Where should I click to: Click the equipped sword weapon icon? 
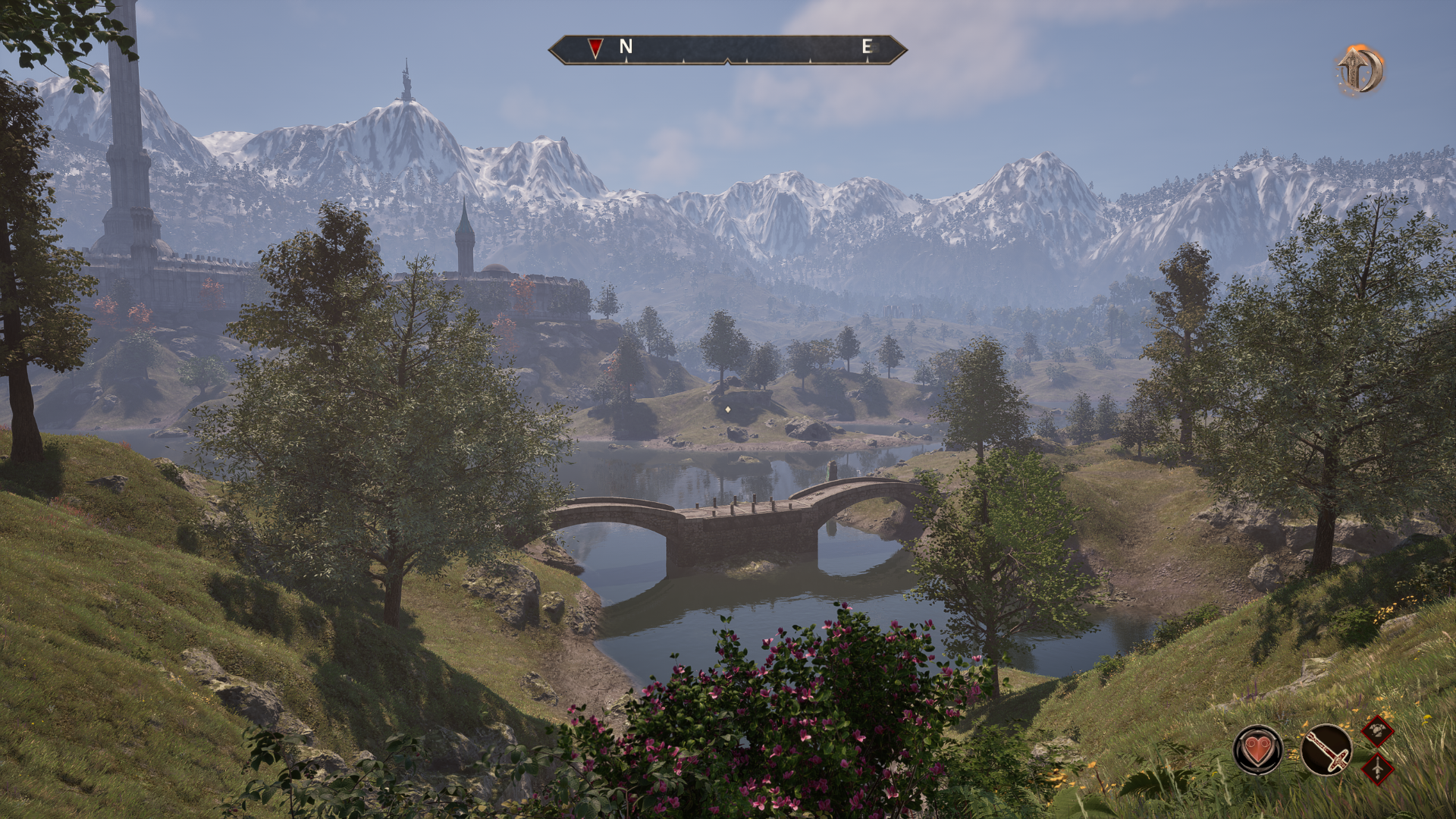[x=1326, y=750]
